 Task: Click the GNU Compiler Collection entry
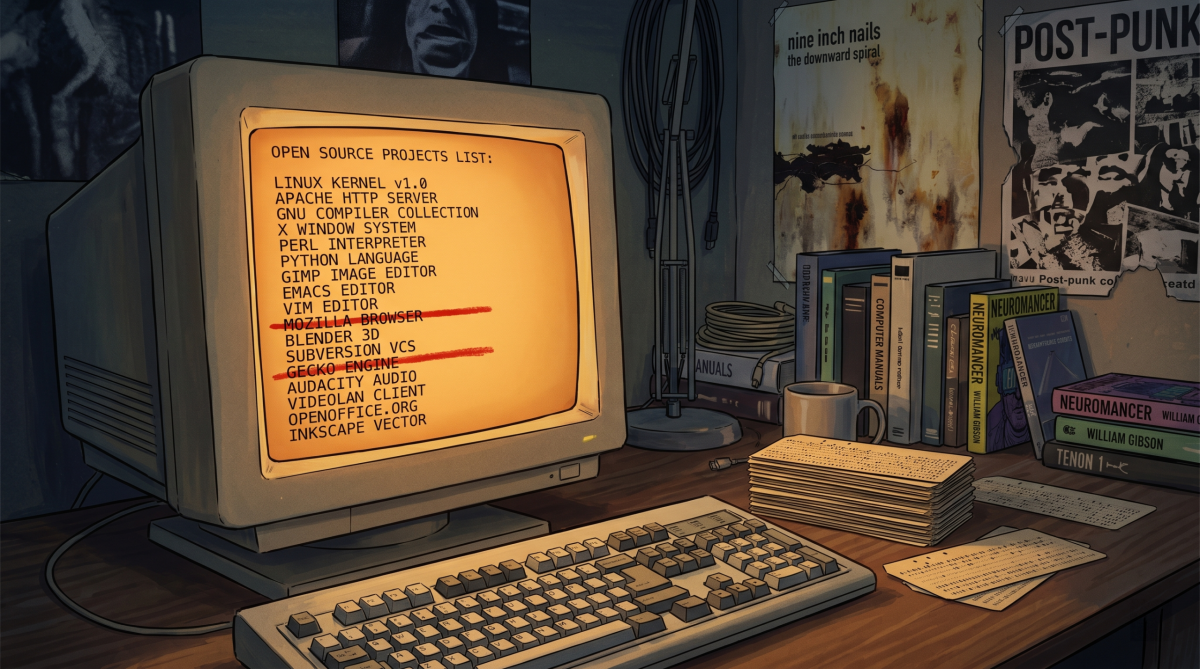pos(378,213)
